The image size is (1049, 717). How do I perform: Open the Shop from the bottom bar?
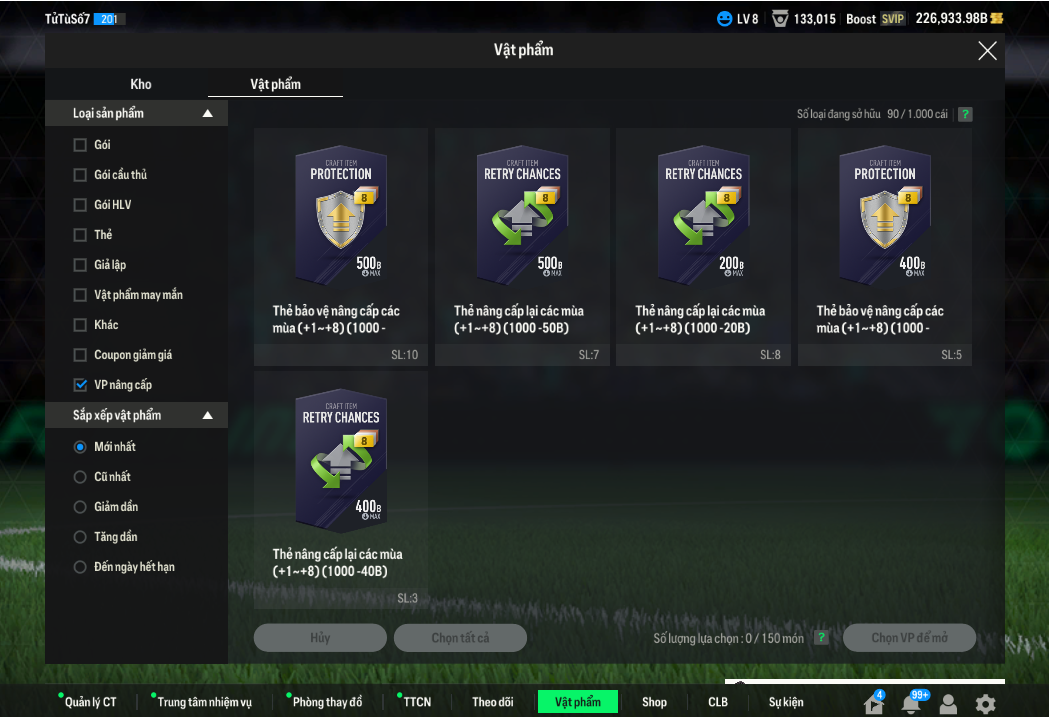click(x=654, y=702)
